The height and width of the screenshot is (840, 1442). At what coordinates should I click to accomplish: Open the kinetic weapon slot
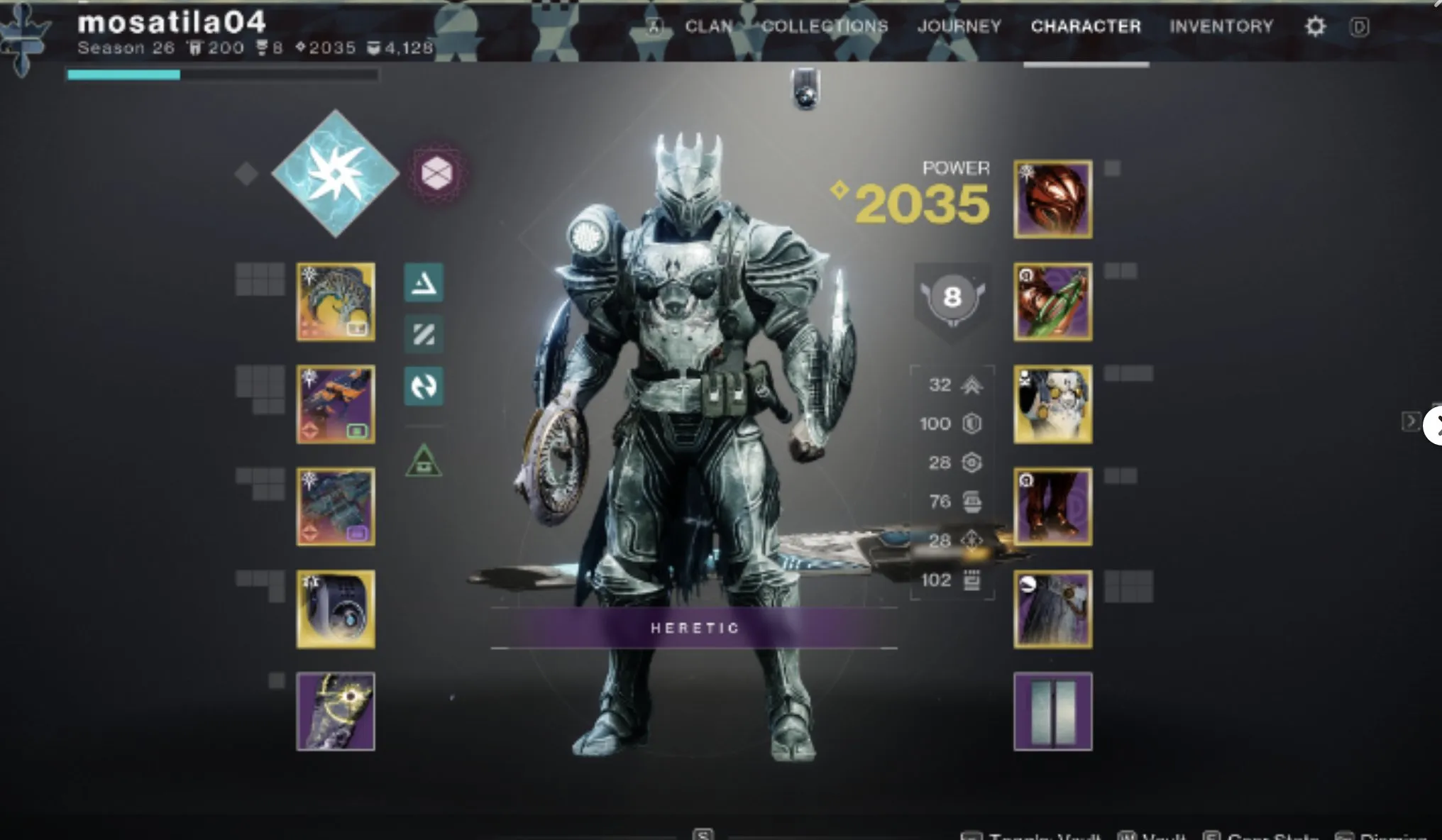point(334,302)
